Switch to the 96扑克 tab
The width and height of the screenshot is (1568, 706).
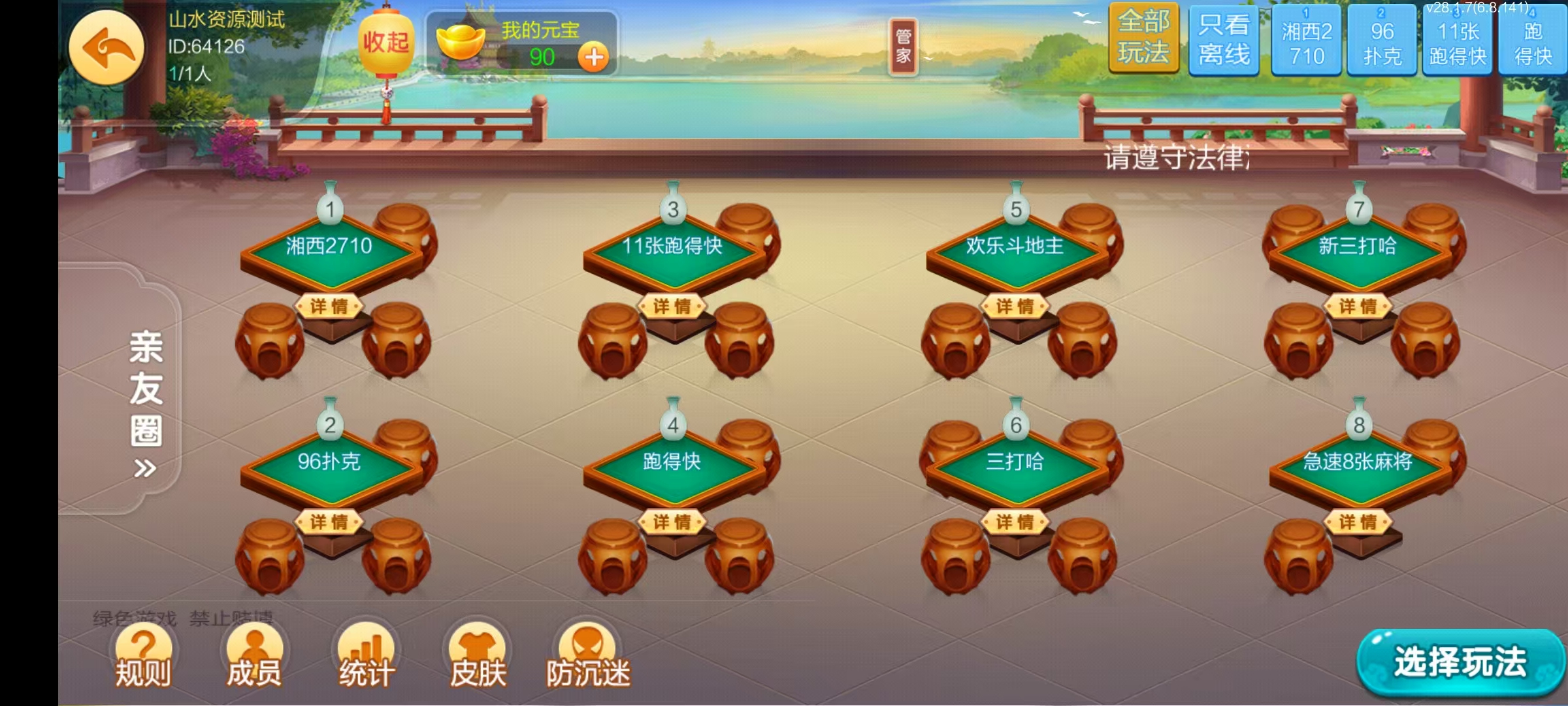pos(1383,41)
